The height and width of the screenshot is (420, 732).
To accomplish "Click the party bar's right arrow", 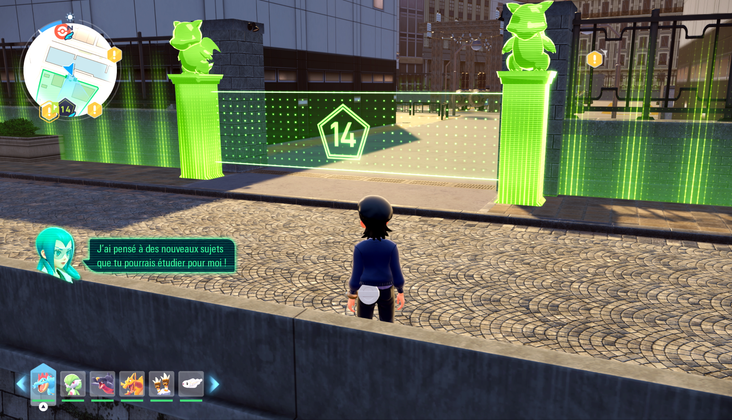I will pos(213,384).
